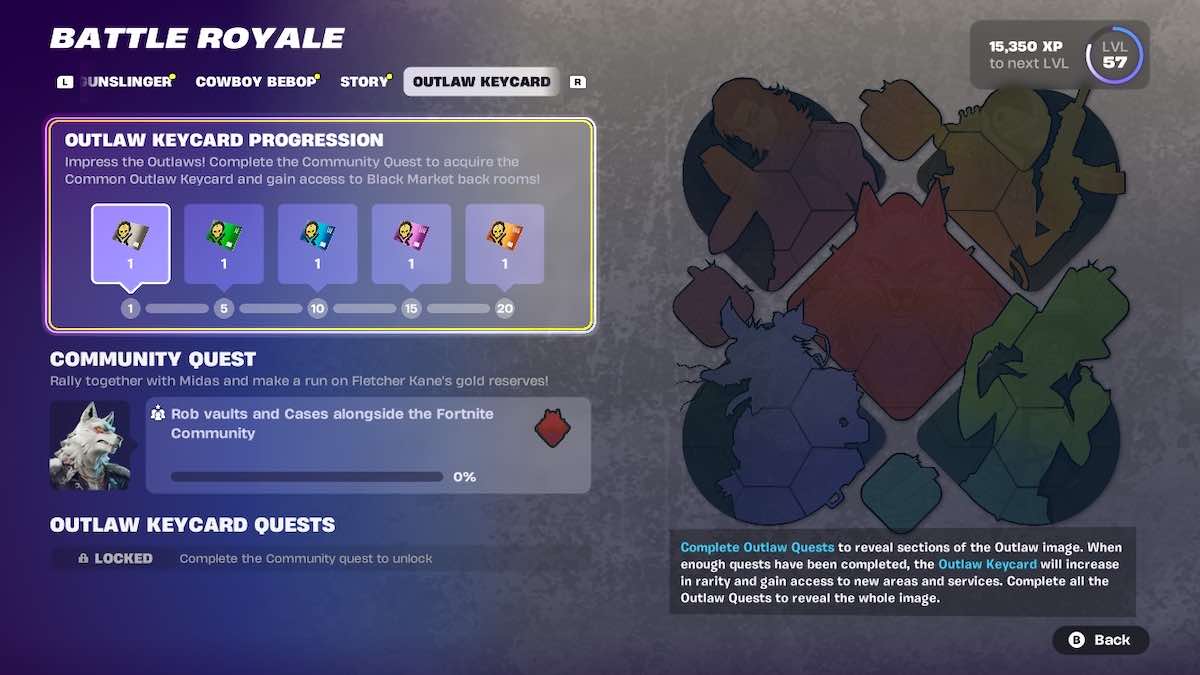Image resolution: width=1200 pixels, height=675 pixels.
Task: Select the grey Common Outlaw Keycard reward
Action: click(x=131, y=244)
